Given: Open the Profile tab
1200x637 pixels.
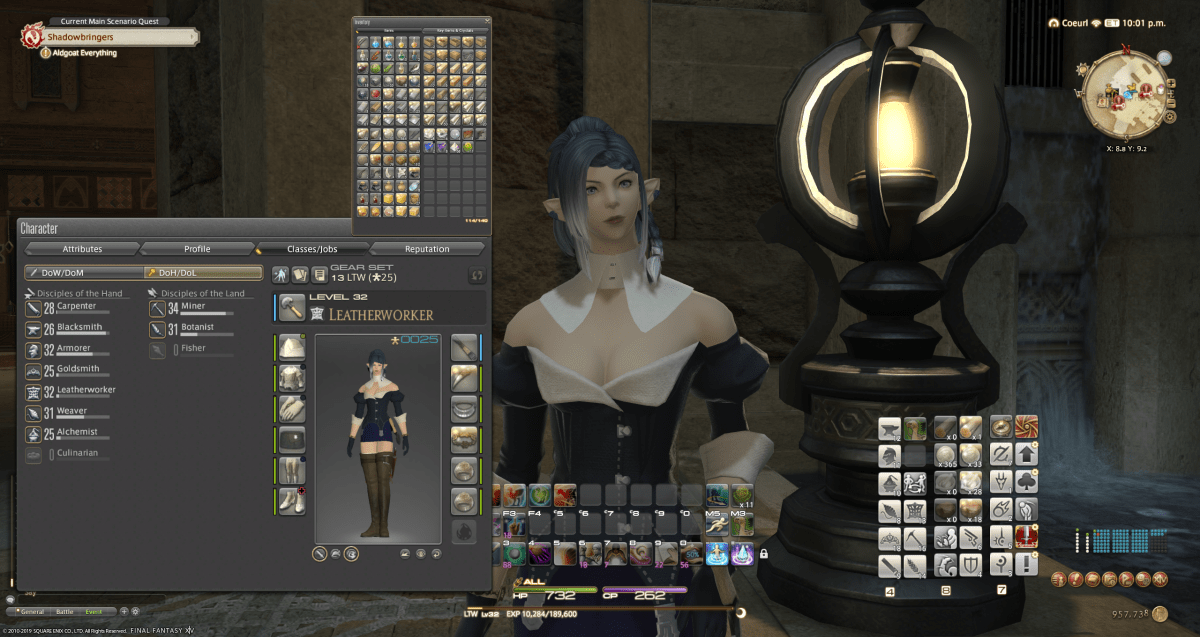Looking at the screenshot, I should [197, 249].
